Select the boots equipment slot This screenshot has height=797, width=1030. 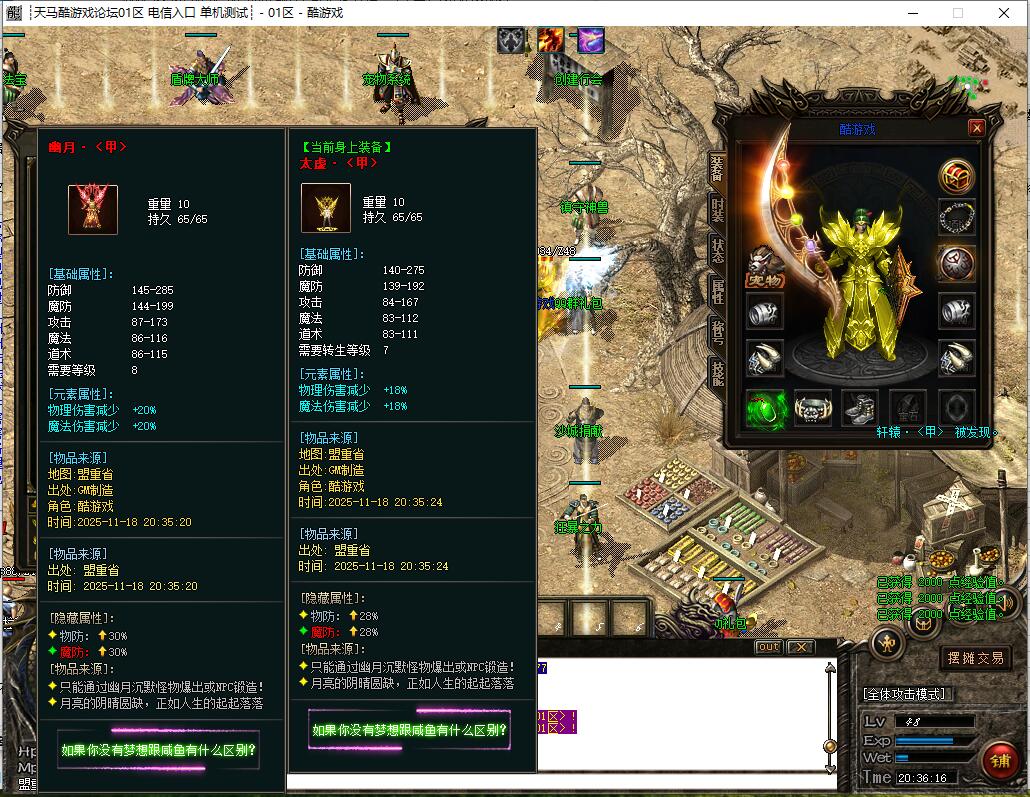click(x=860, y=408)
